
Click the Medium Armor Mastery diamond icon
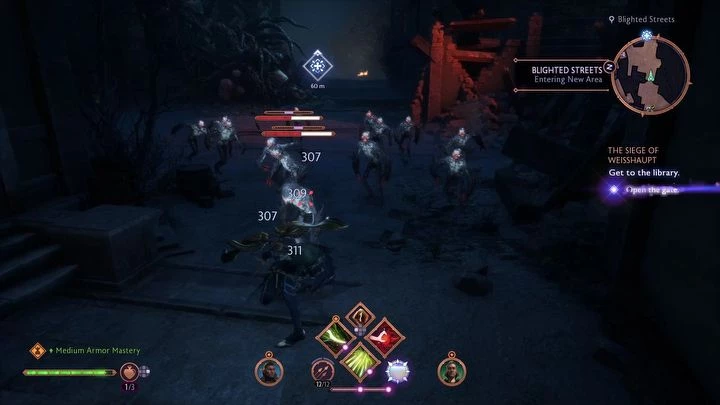[39, 350]
